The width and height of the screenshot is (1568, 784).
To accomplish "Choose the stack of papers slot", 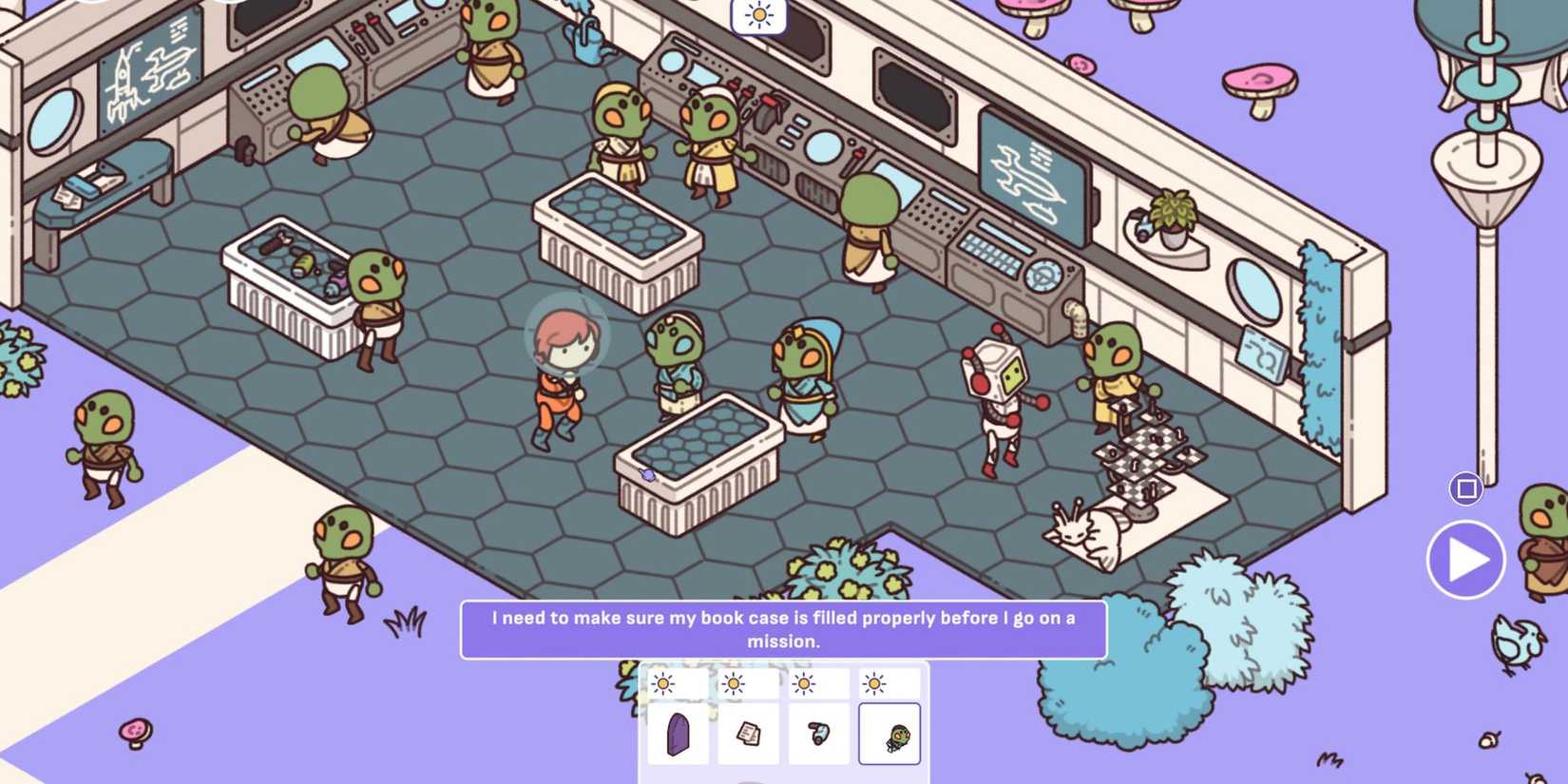I will coord(748,734).
